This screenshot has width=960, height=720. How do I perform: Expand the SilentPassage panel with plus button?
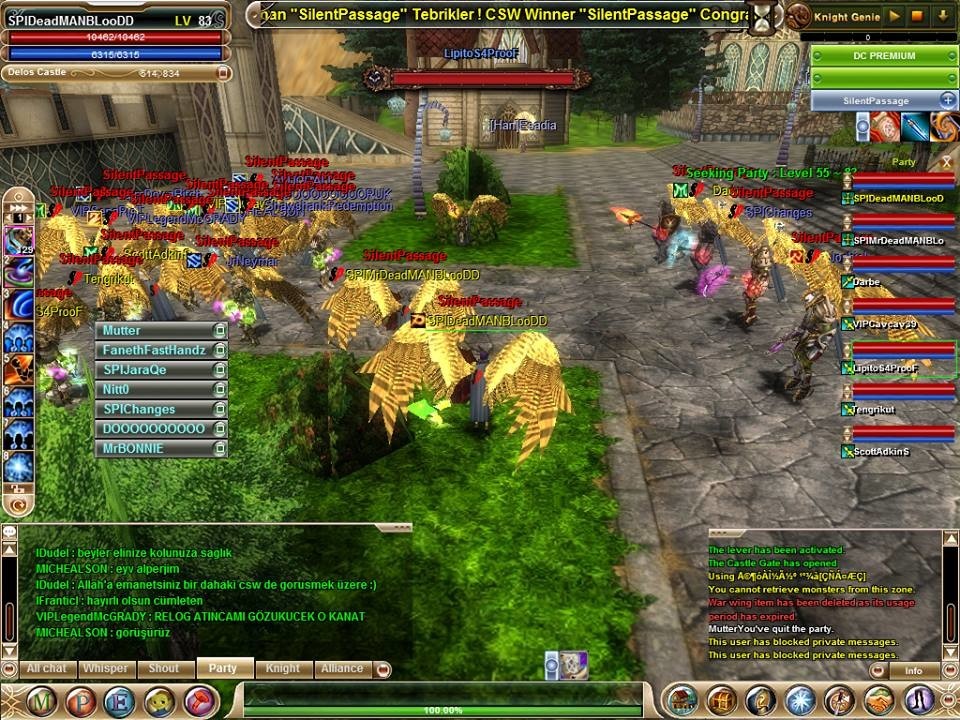tap(947, 100)
